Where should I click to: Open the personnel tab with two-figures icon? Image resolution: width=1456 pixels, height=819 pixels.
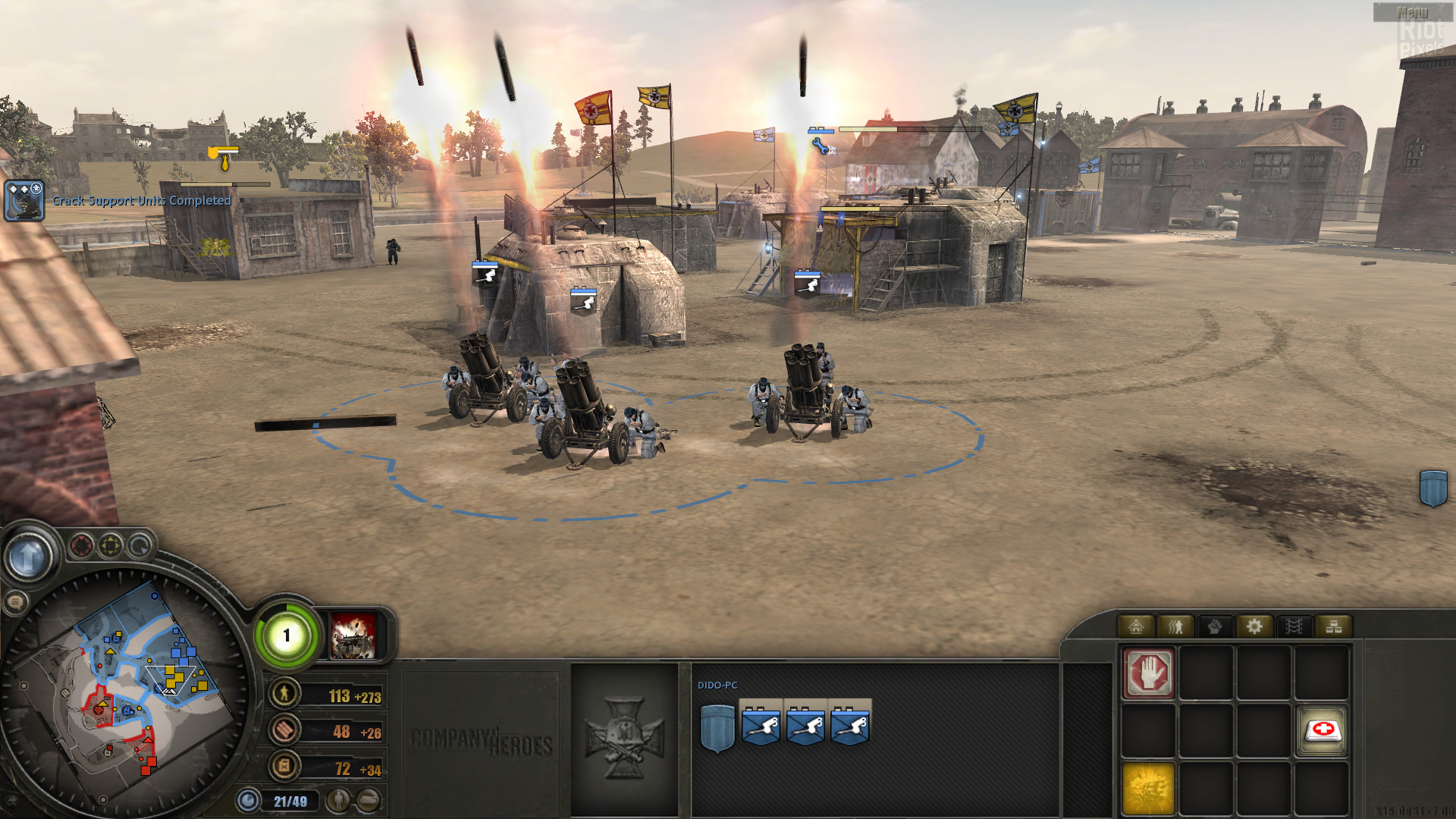pyautogui.click(x=1175, y=626)
